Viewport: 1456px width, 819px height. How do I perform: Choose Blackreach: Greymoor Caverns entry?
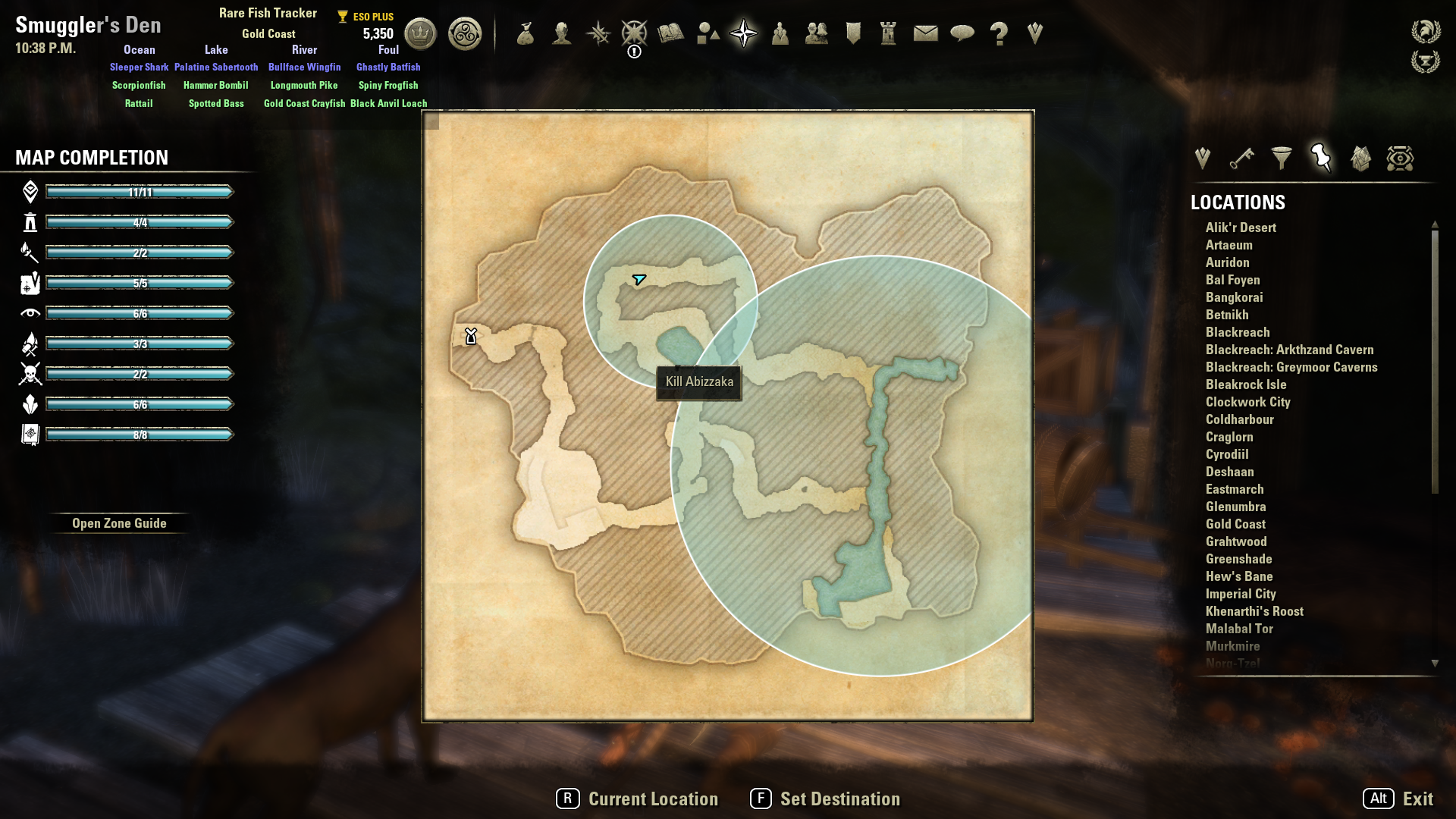[1291, 367]
